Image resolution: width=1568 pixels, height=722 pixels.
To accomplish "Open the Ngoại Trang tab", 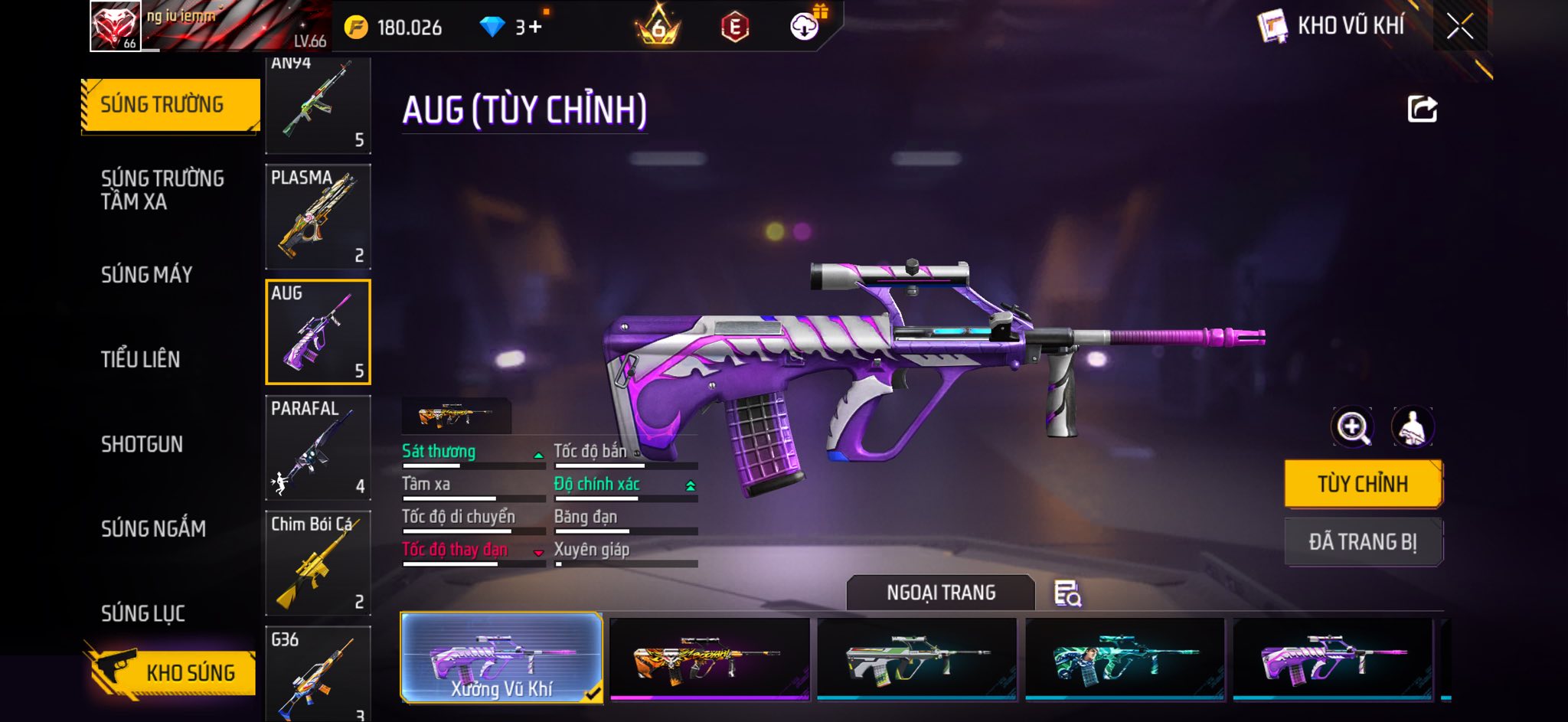I will click(941, 593).
